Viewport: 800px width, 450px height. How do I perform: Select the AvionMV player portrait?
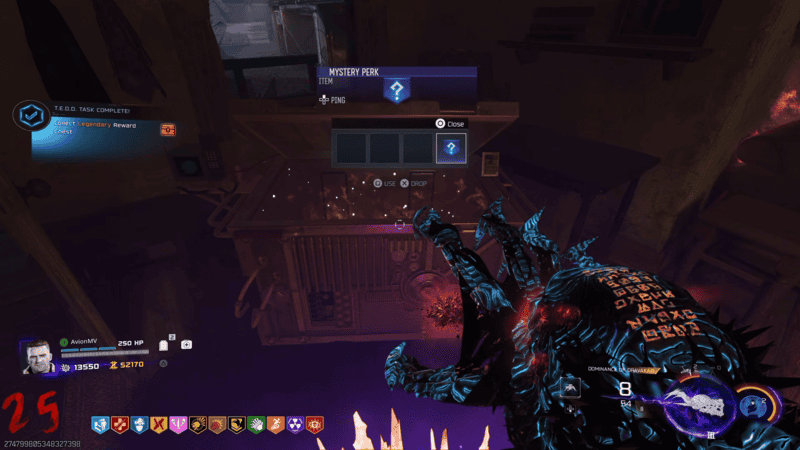(x=38, y=355)
